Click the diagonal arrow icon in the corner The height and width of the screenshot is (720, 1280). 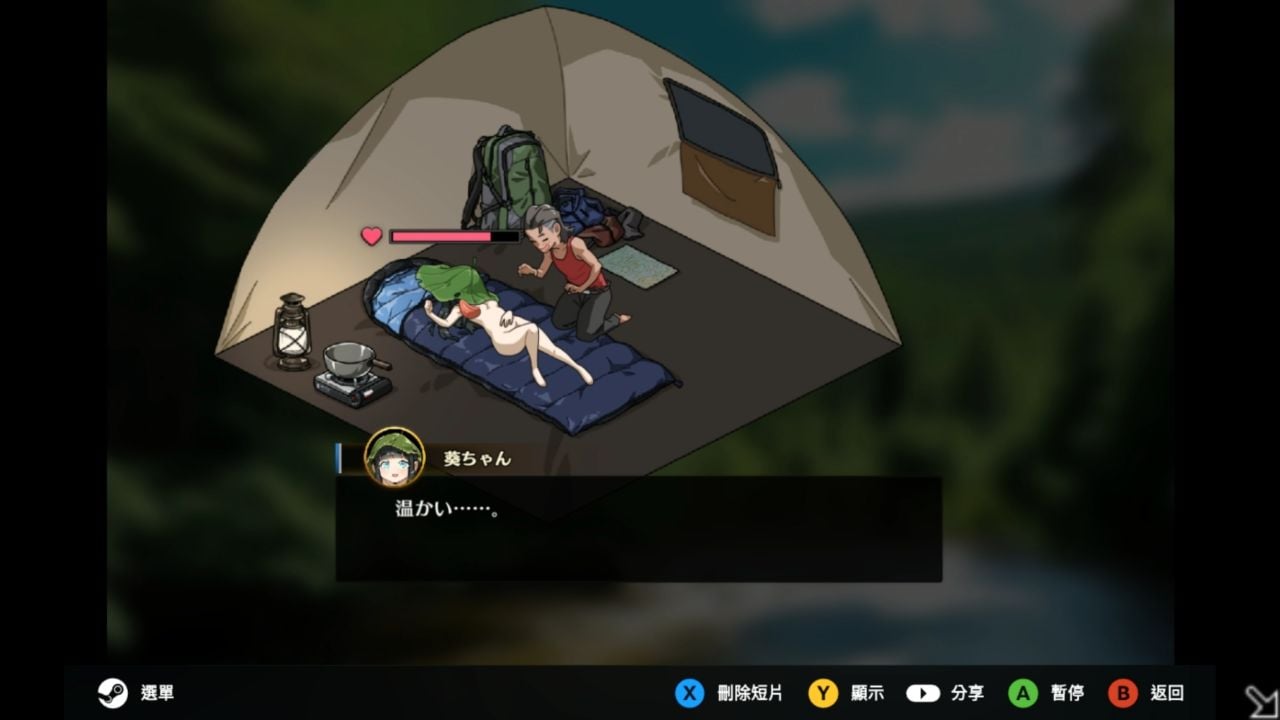(1260, 700)
